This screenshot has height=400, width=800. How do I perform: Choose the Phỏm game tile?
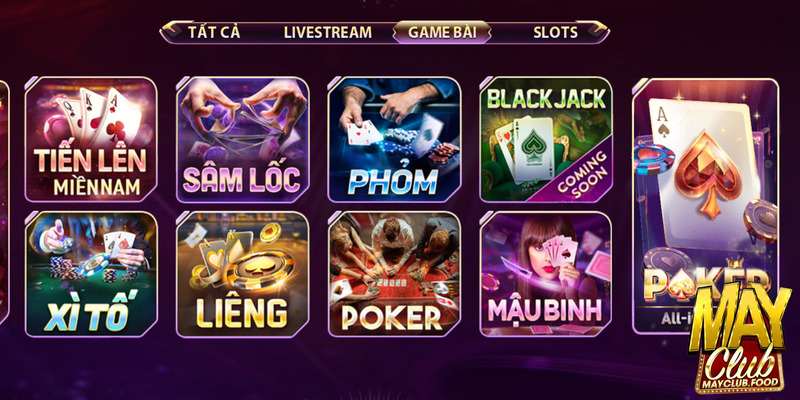point(394,140)
